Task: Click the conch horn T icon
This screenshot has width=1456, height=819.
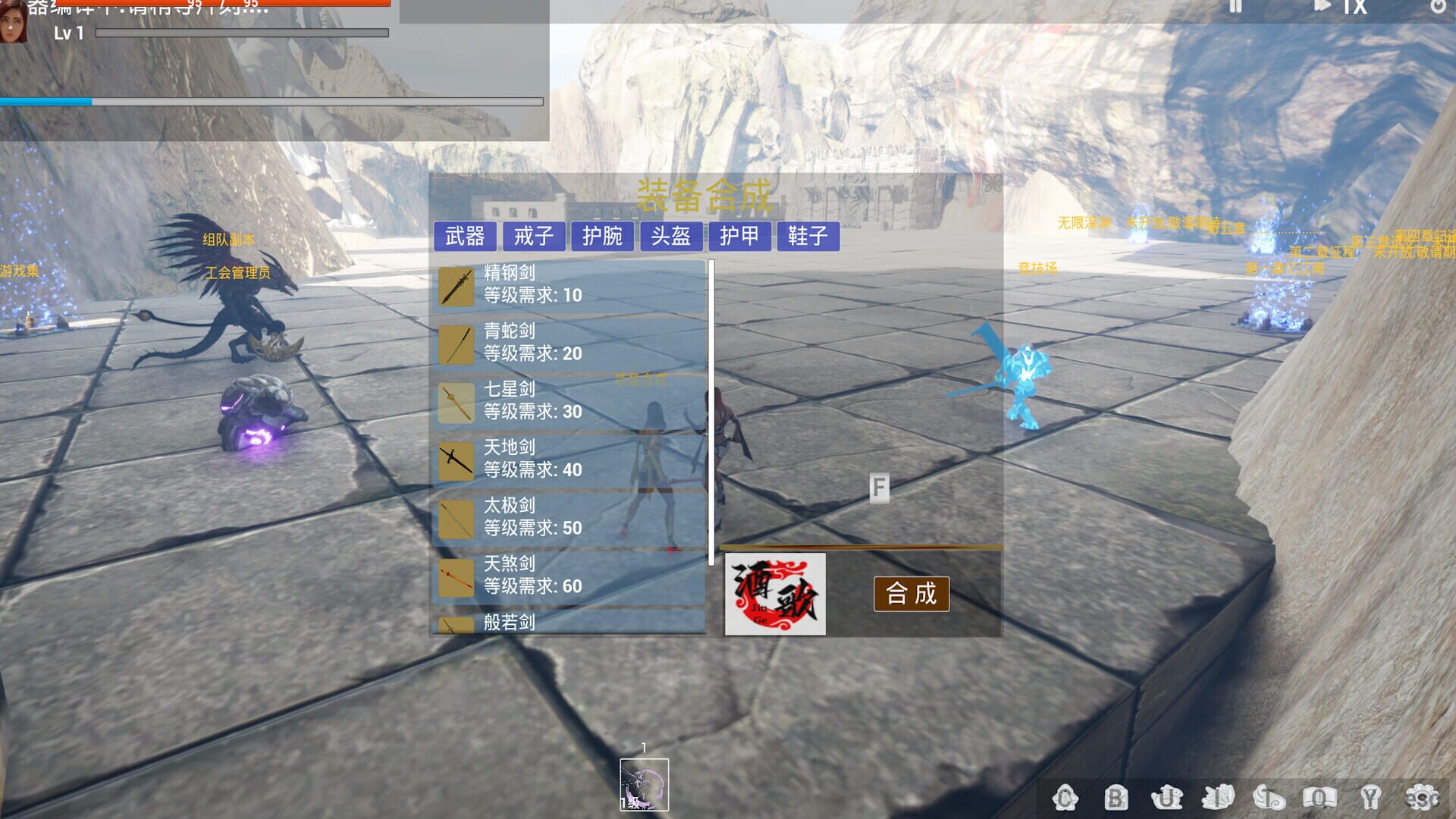Action: (x=1268, y=796)
